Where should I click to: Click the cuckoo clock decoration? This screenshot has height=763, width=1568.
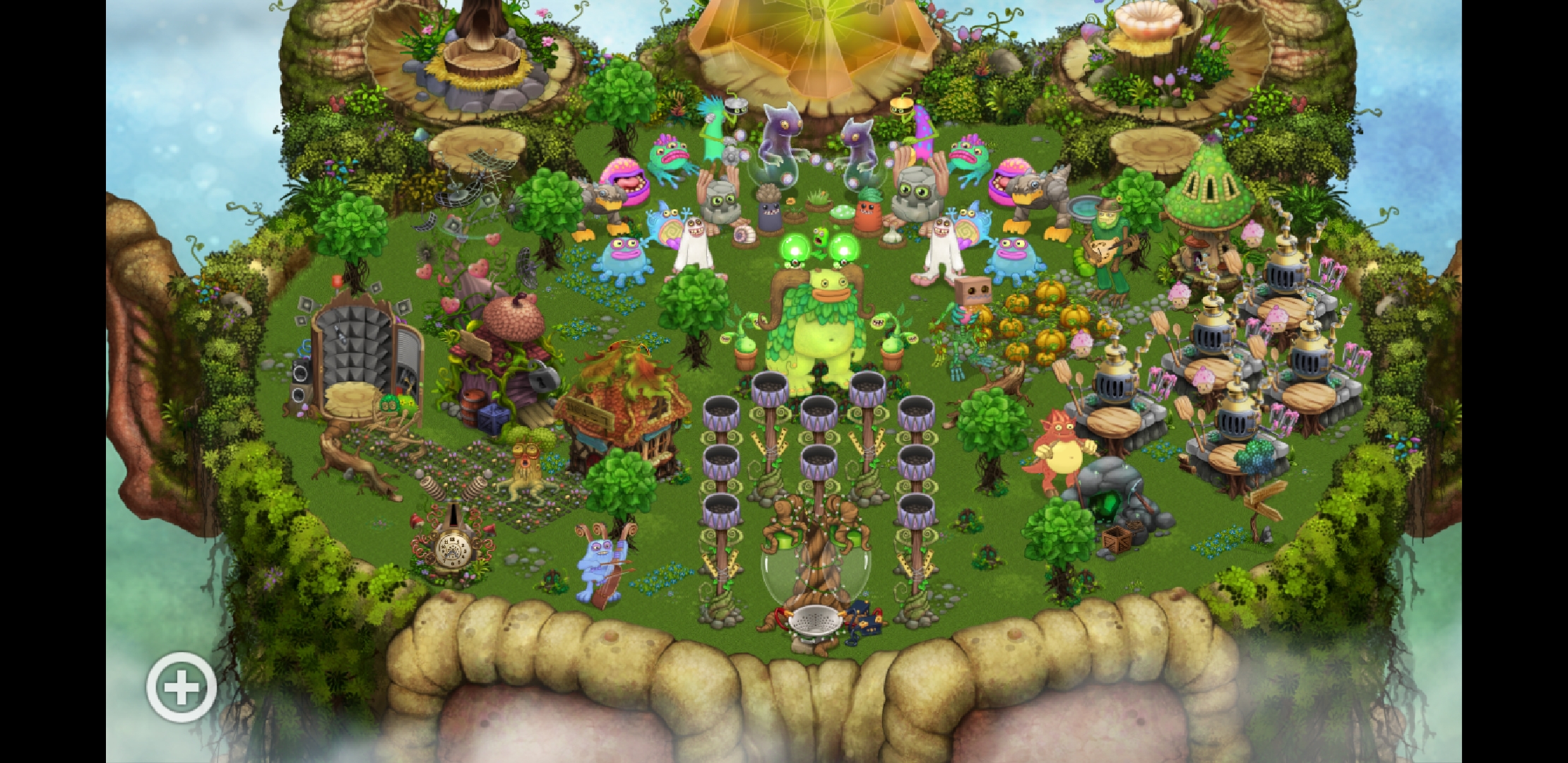(452, 548)
